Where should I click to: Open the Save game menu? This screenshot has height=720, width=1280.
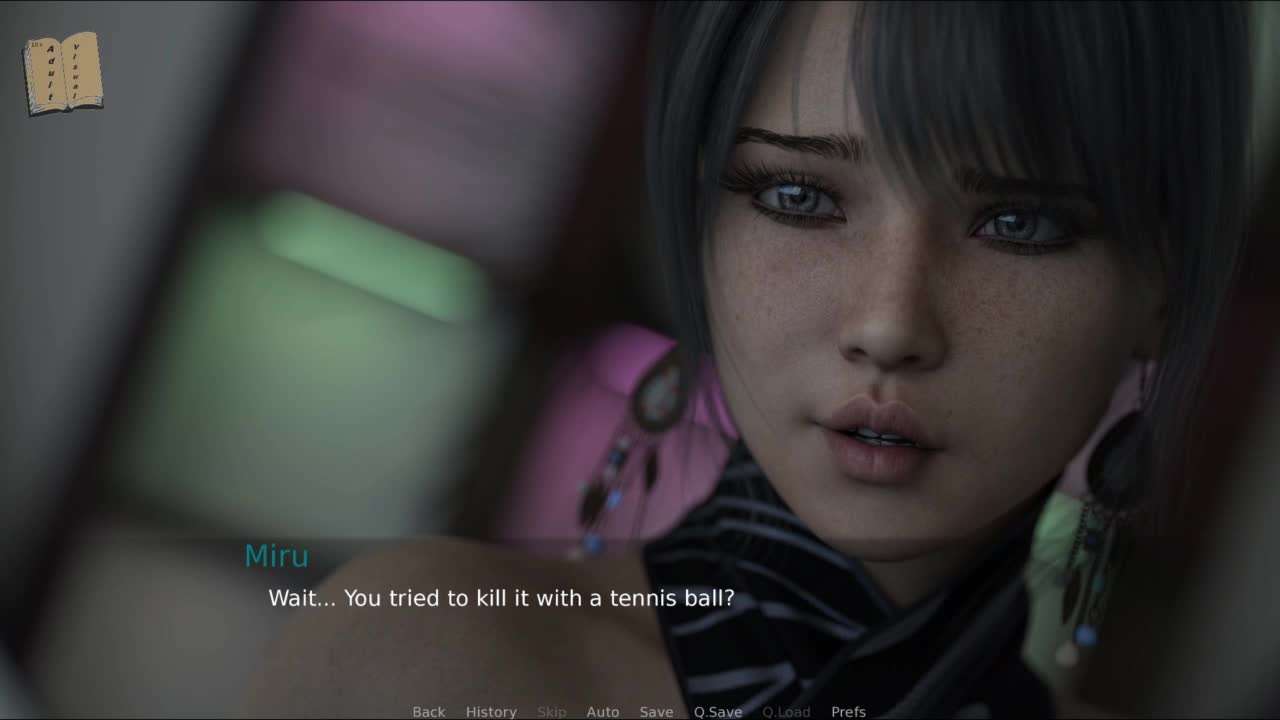(x=656, y=712)
